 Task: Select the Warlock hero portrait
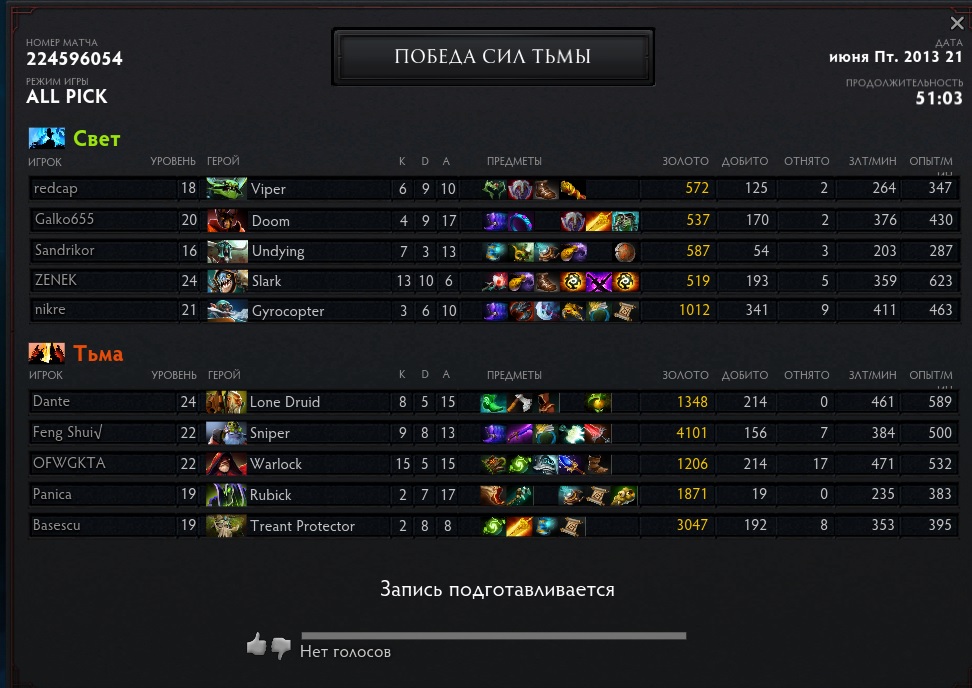(x=226, y=464)
